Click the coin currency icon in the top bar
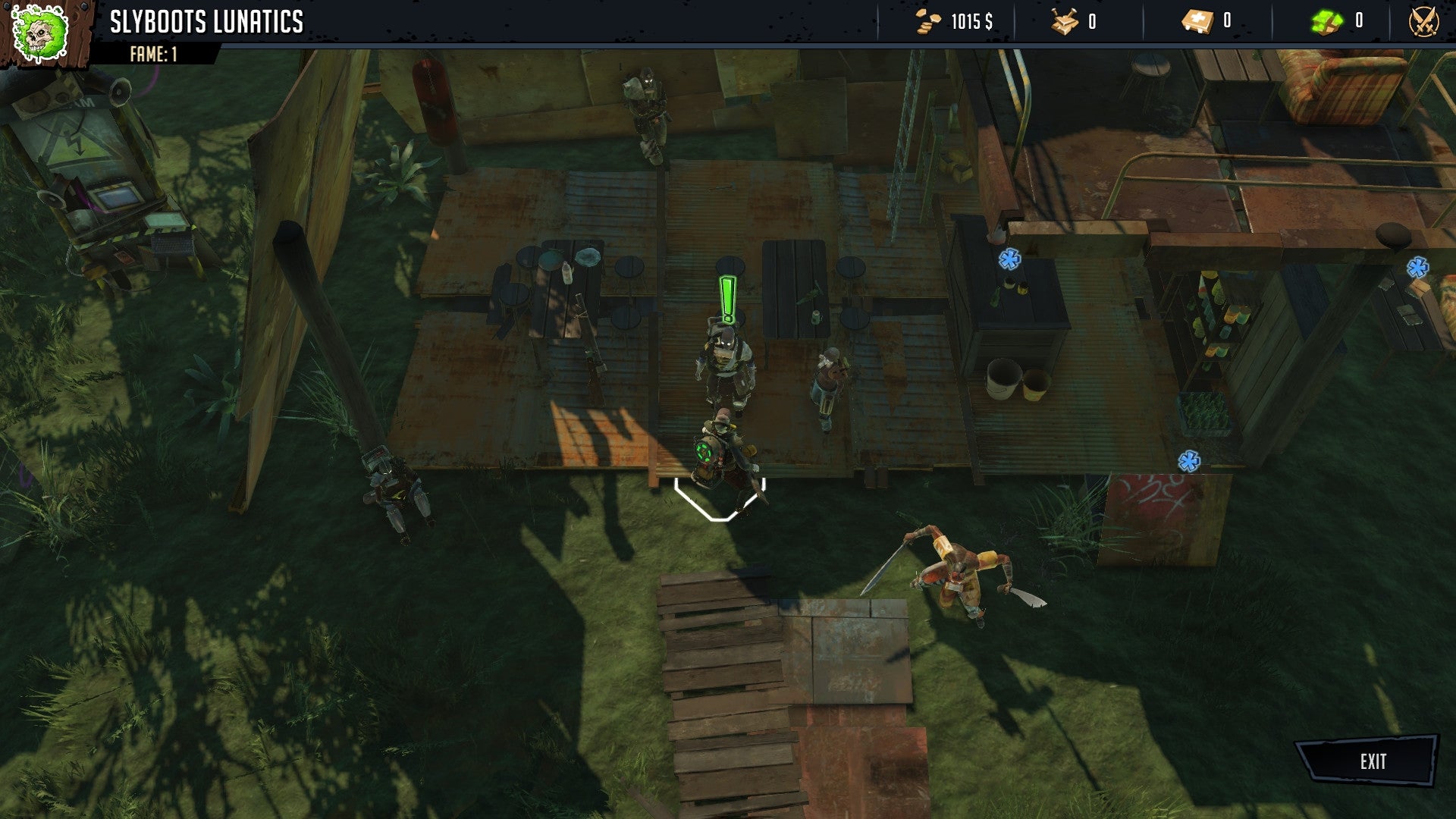The width and height of the screenshot is (1456, 819). [927, 21]
